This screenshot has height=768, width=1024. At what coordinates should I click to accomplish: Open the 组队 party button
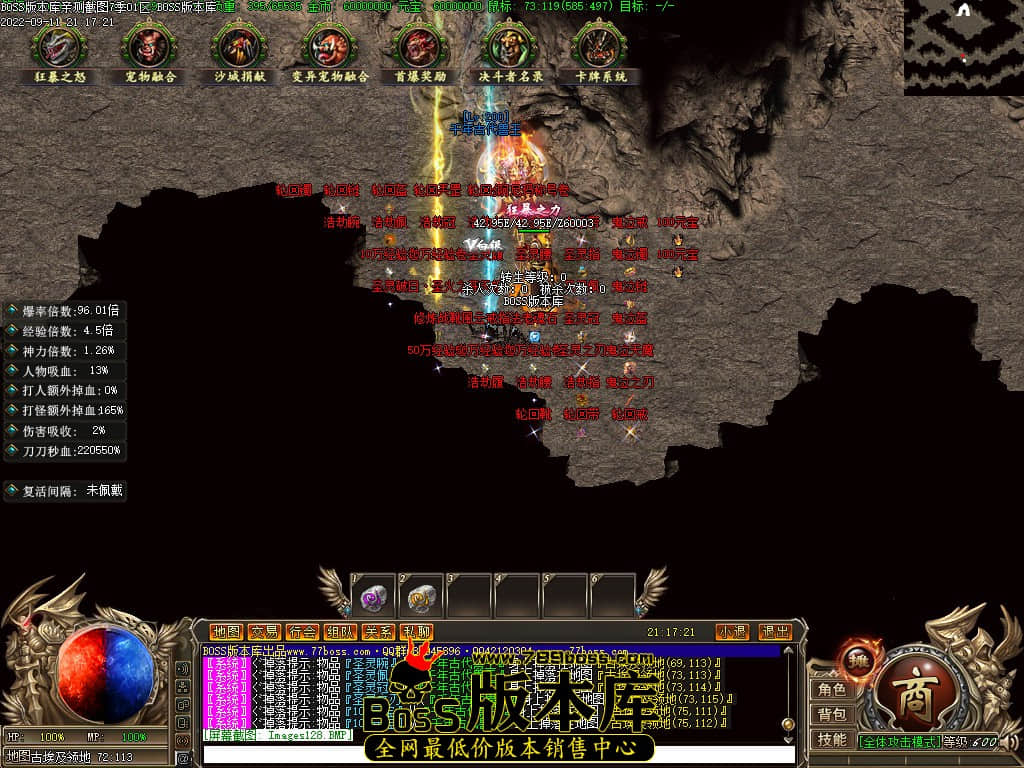coord(340,632)
